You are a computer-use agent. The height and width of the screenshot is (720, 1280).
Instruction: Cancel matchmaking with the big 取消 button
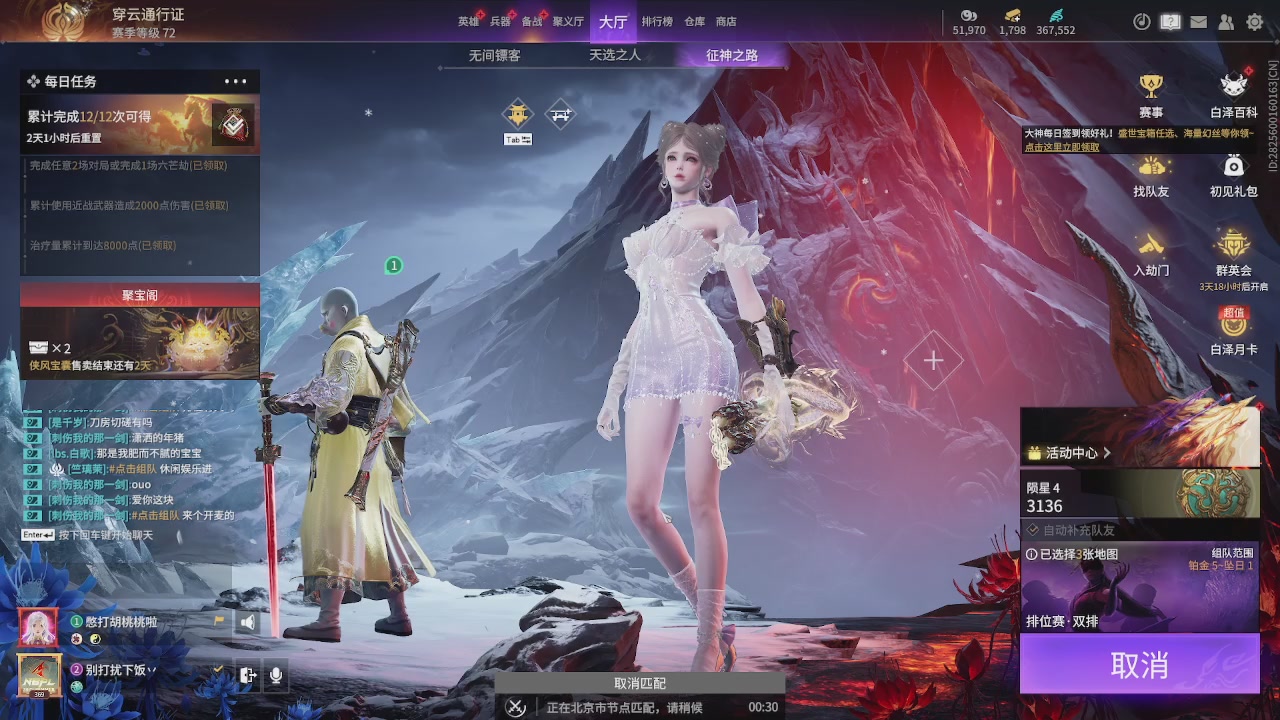coord(1139,664)
